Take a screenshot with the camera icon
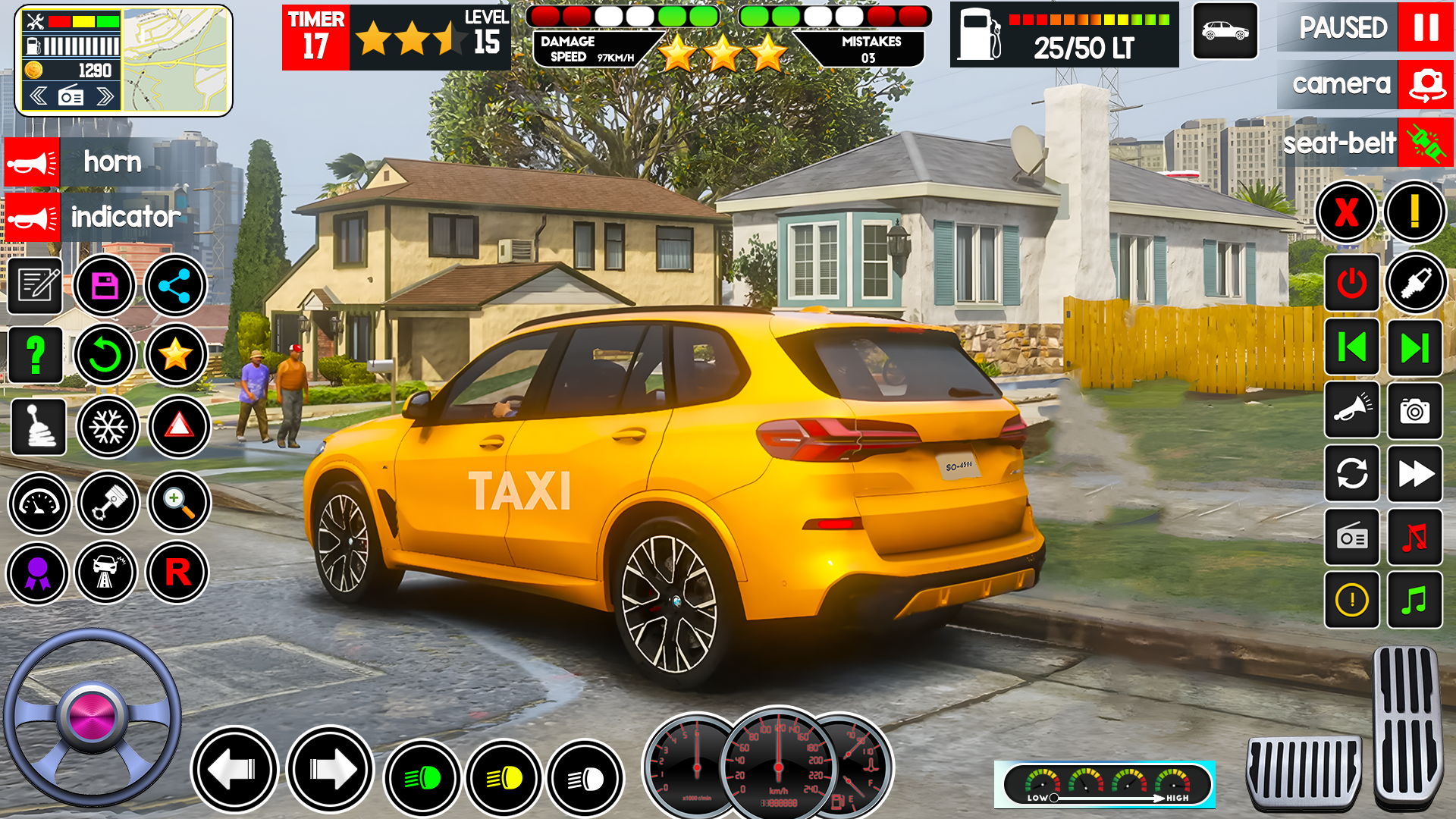1456x819 pixels. 1414,411
